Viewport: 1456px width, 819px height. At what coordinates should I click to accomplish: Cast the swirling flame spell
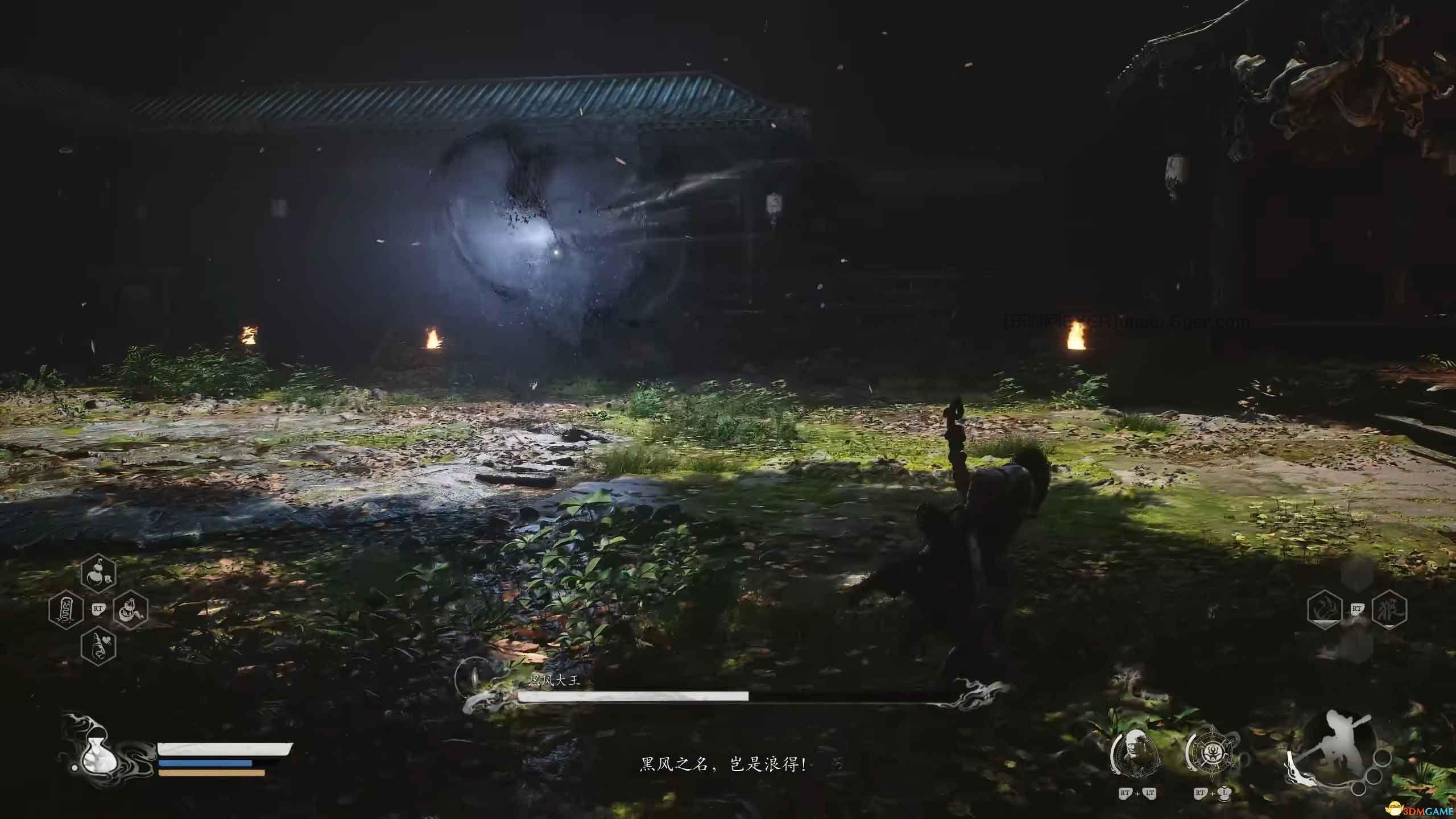pyautogui.click(x=1325, y=610)
